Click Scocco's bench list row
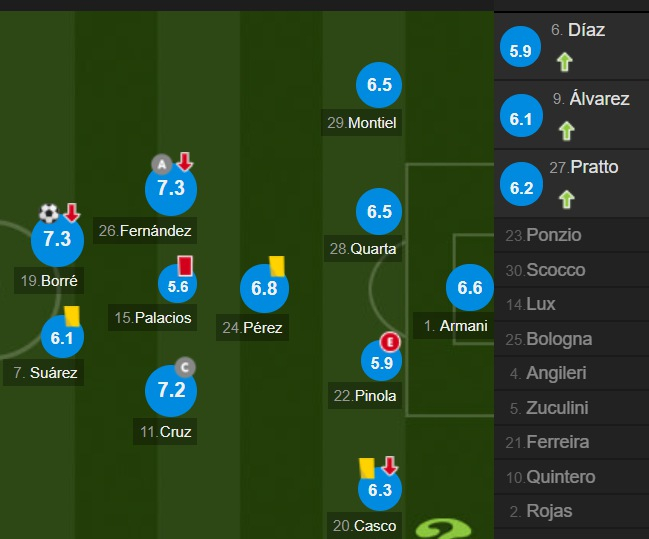 pyautogui.click(x=571, y=270)
